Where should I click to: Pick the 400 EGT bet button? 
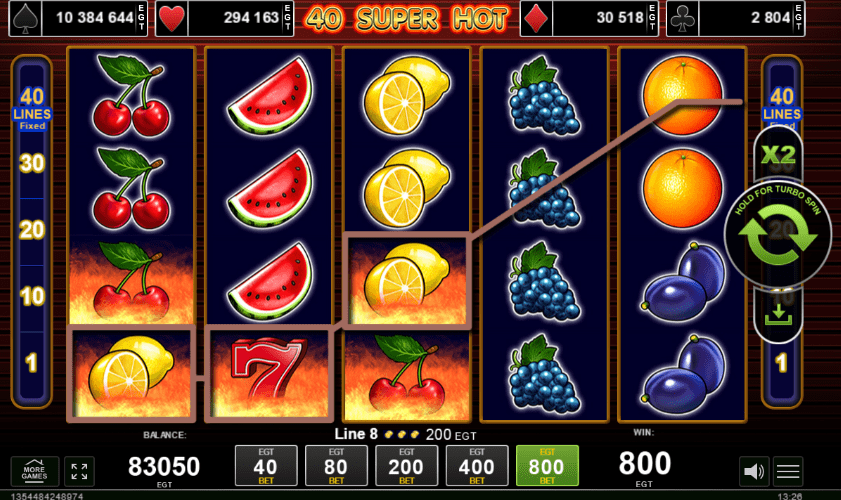[x=477, y=466]
